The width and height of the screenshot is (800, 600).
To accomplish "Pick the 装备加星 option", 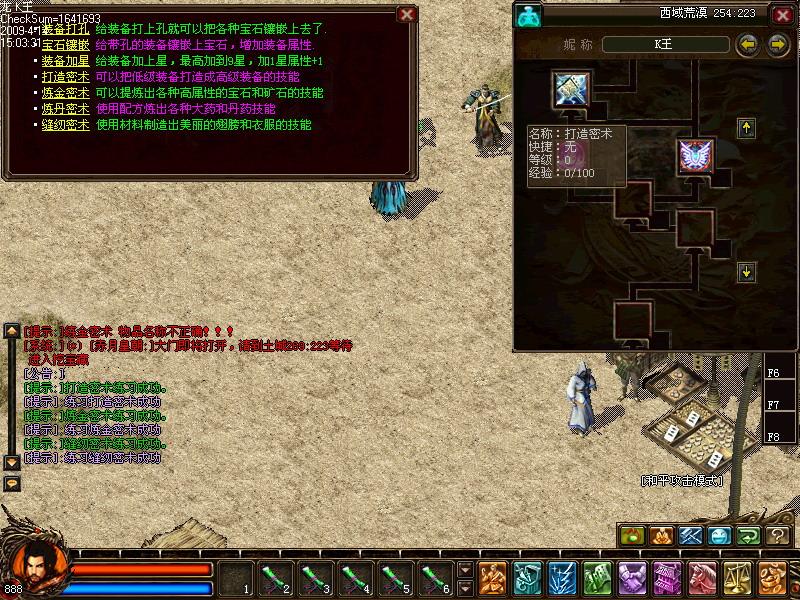I will point(66,61).
